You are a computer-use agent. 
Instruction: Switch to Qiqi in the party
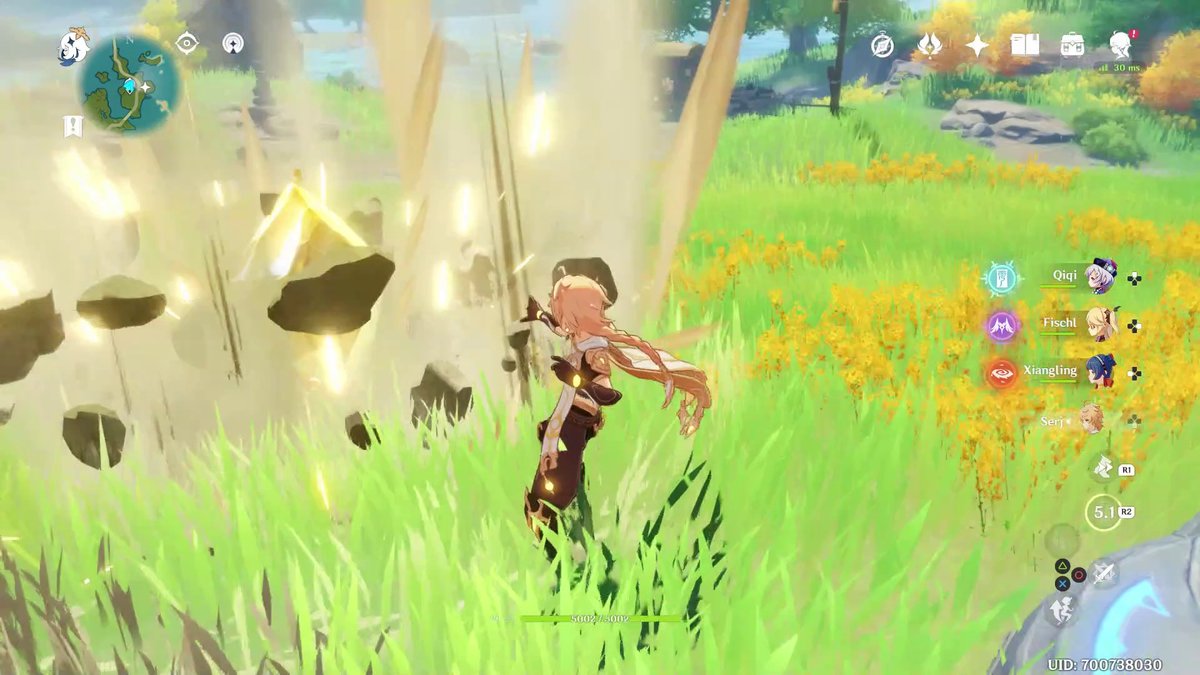[1100, 277]
